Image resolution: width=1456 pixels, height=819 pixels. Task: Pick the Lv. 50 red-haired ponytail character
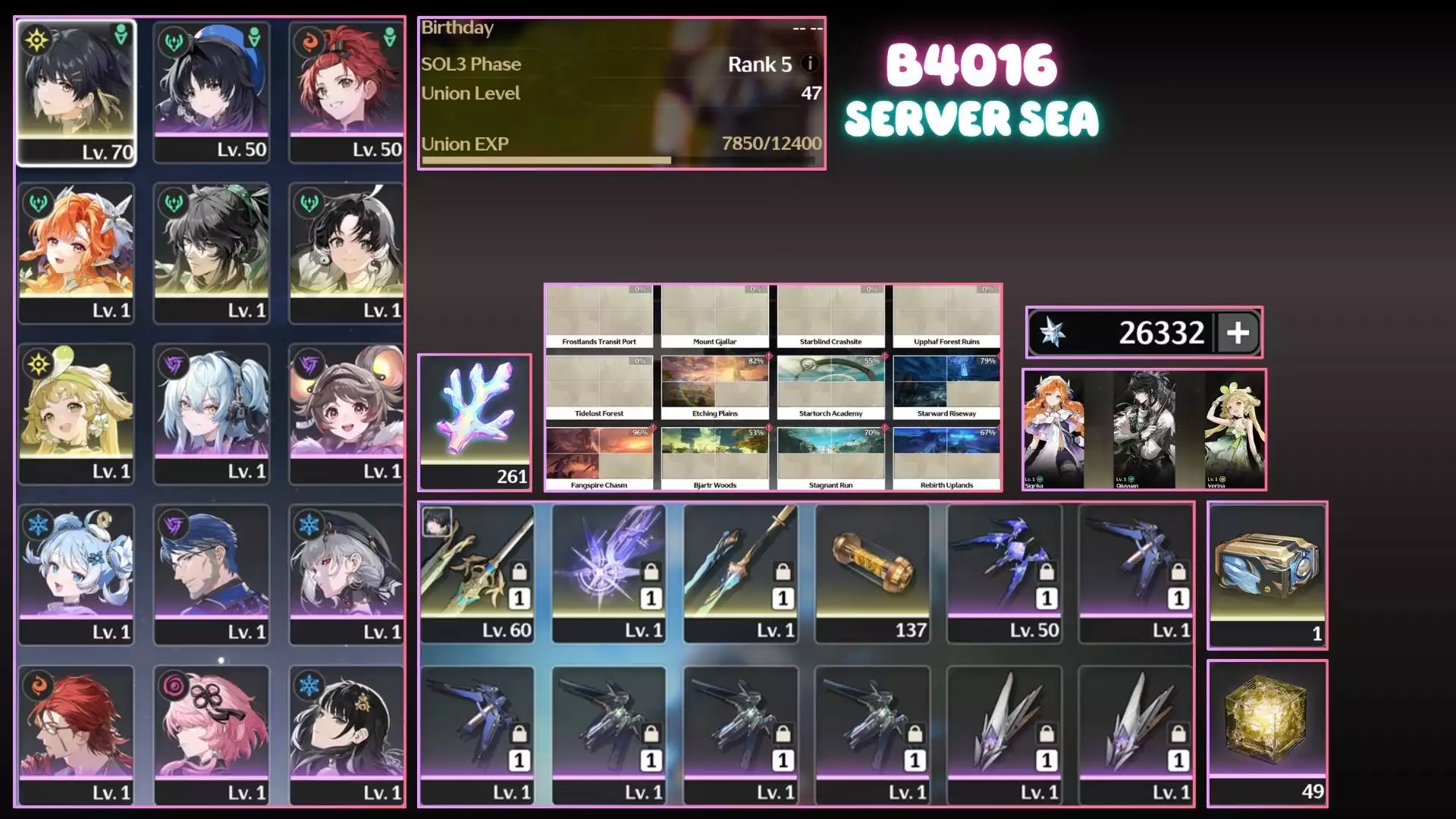[347, 91]
